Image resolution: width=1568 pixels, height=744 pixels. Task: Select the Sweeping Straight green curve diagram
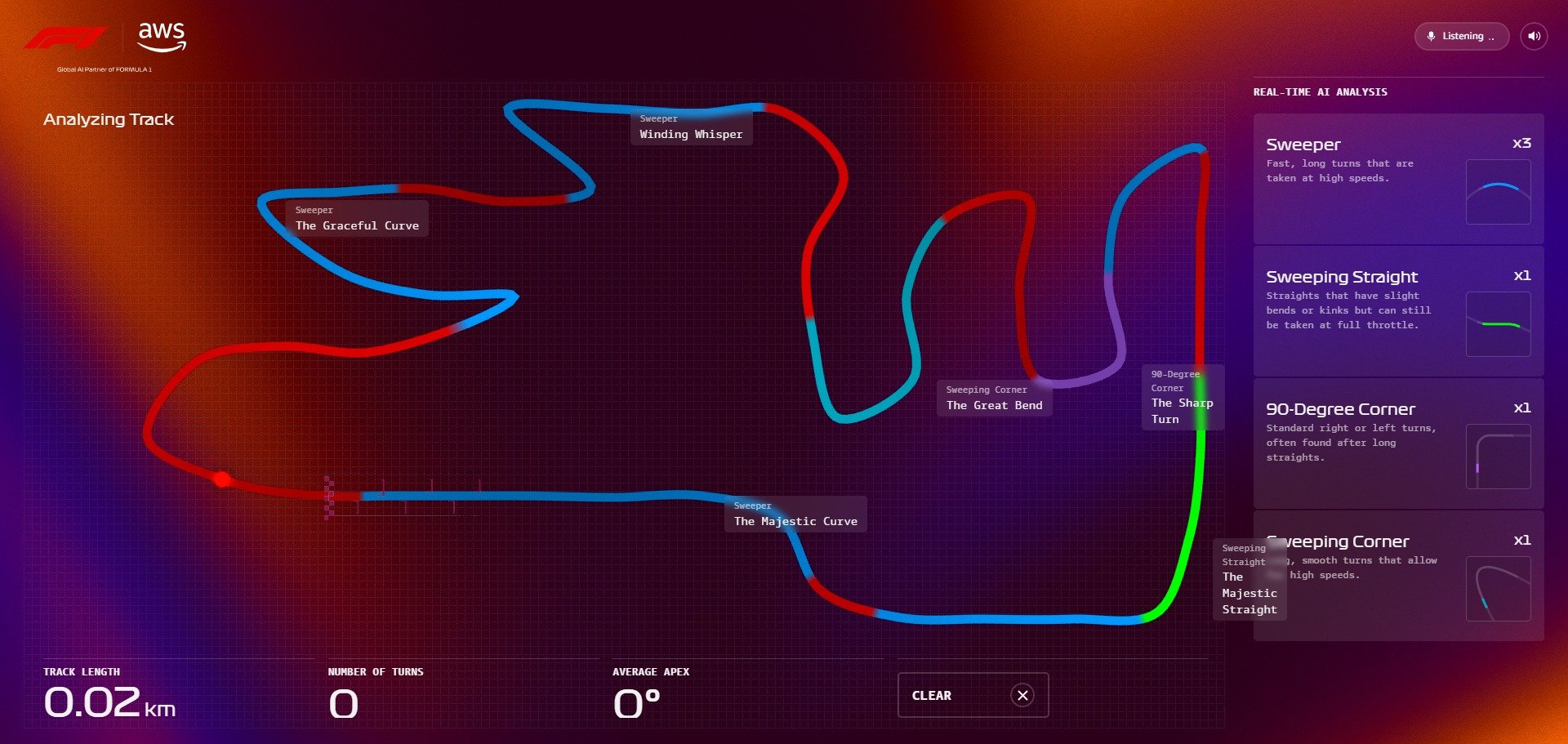(1499, 324)
